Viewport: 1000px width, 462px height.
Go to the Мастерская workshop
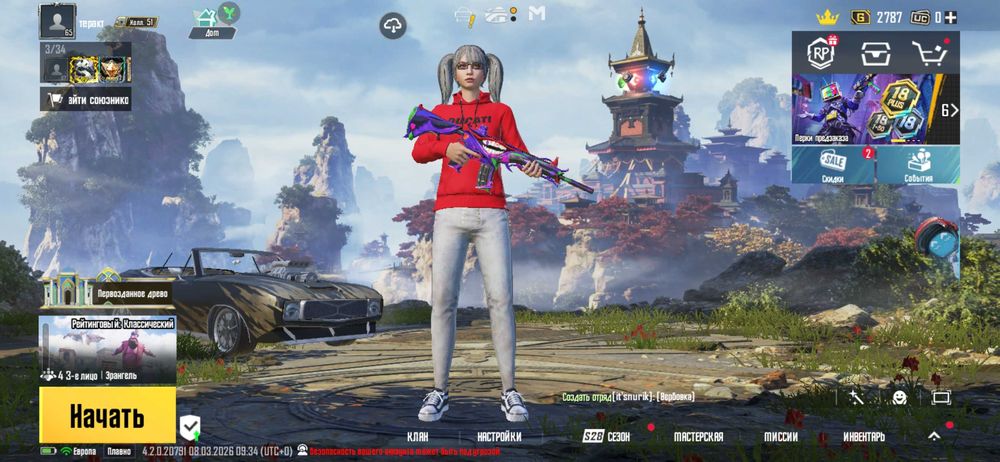coord(698,437)
